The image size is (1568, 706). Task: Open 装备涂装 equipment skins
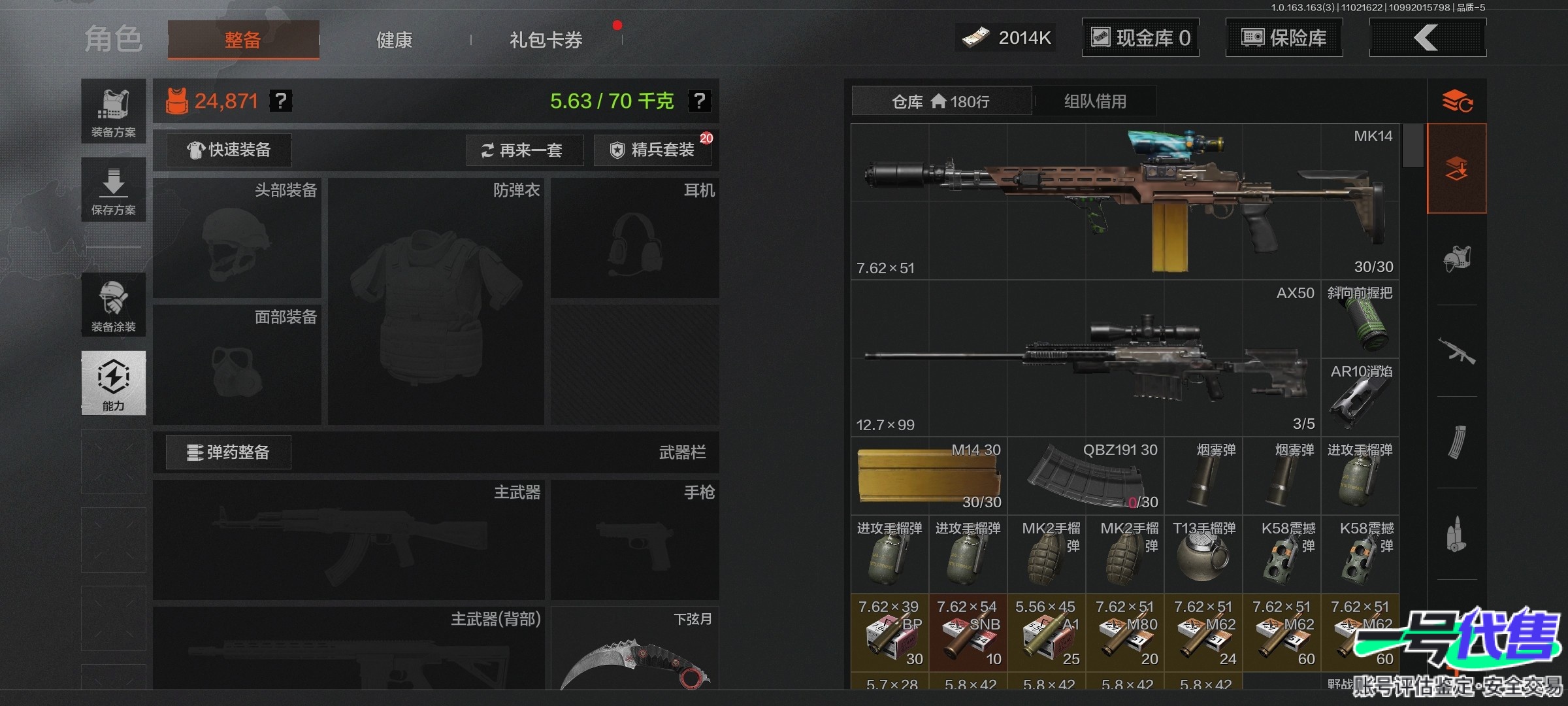[x=114, y=305]
